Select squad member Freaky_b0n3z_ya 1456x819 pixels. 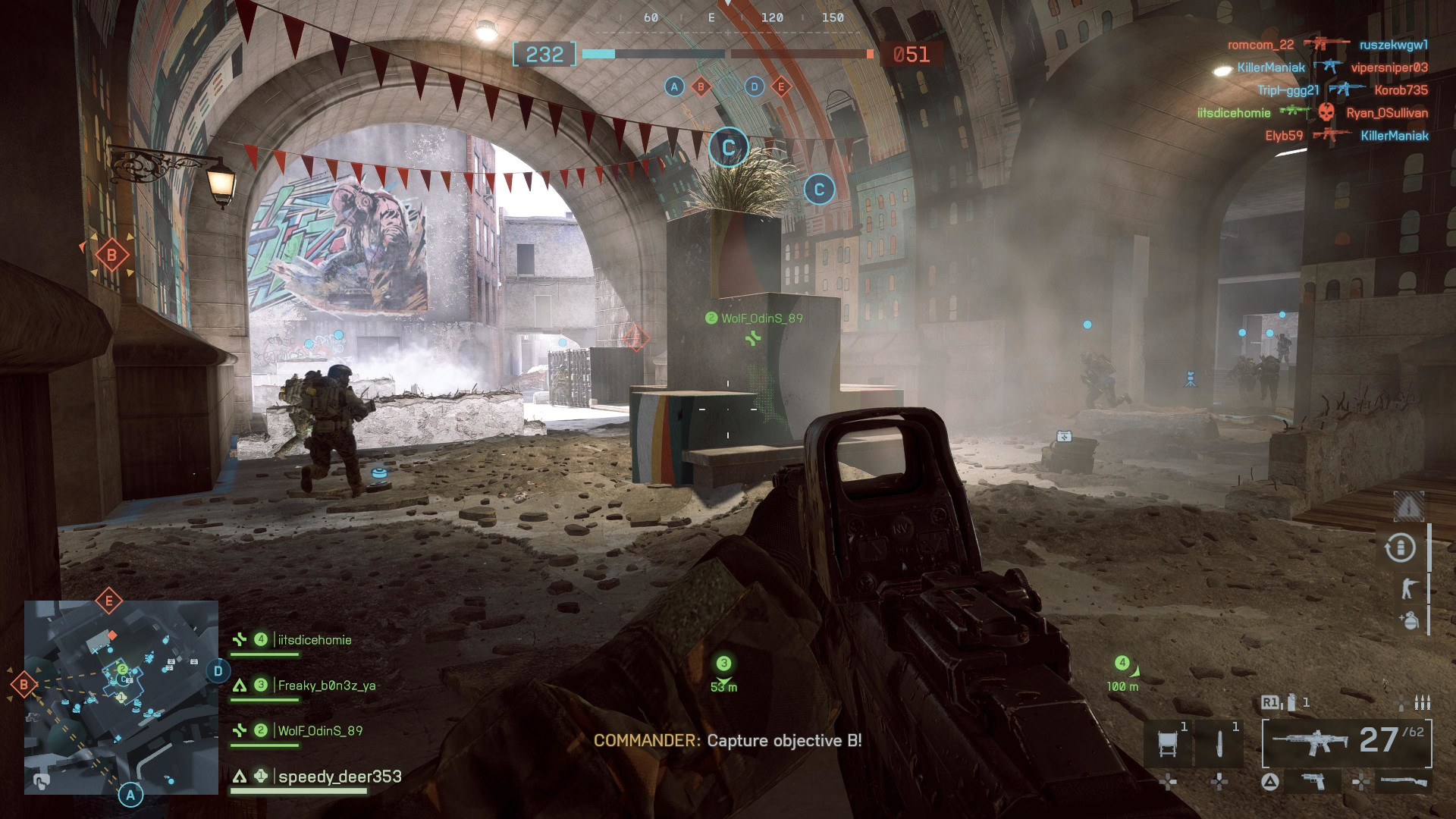[x=326, y=686]
